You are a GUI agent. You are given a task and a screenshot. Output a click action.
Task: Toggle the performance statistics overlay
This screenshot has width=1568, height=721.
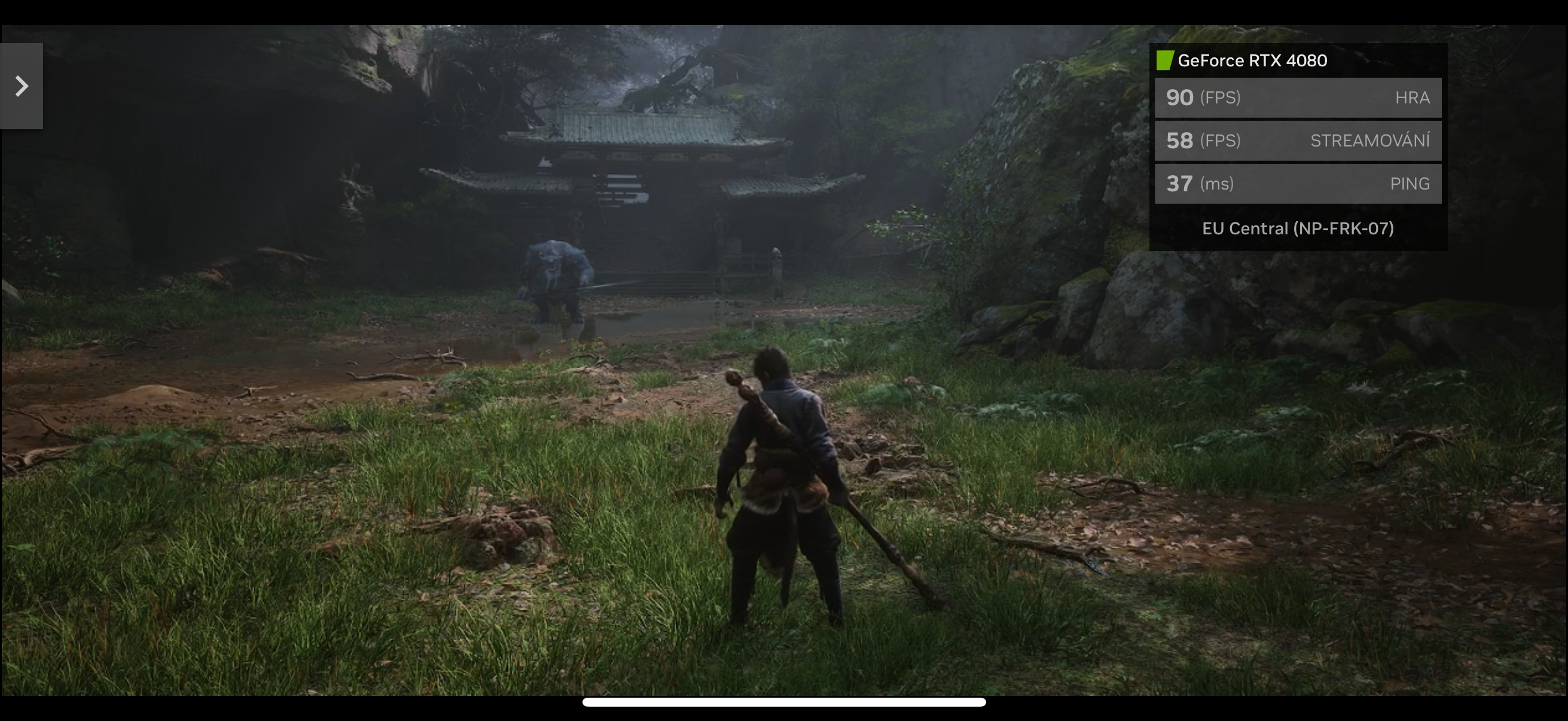pyautogui.click(x=1299, y=146)
